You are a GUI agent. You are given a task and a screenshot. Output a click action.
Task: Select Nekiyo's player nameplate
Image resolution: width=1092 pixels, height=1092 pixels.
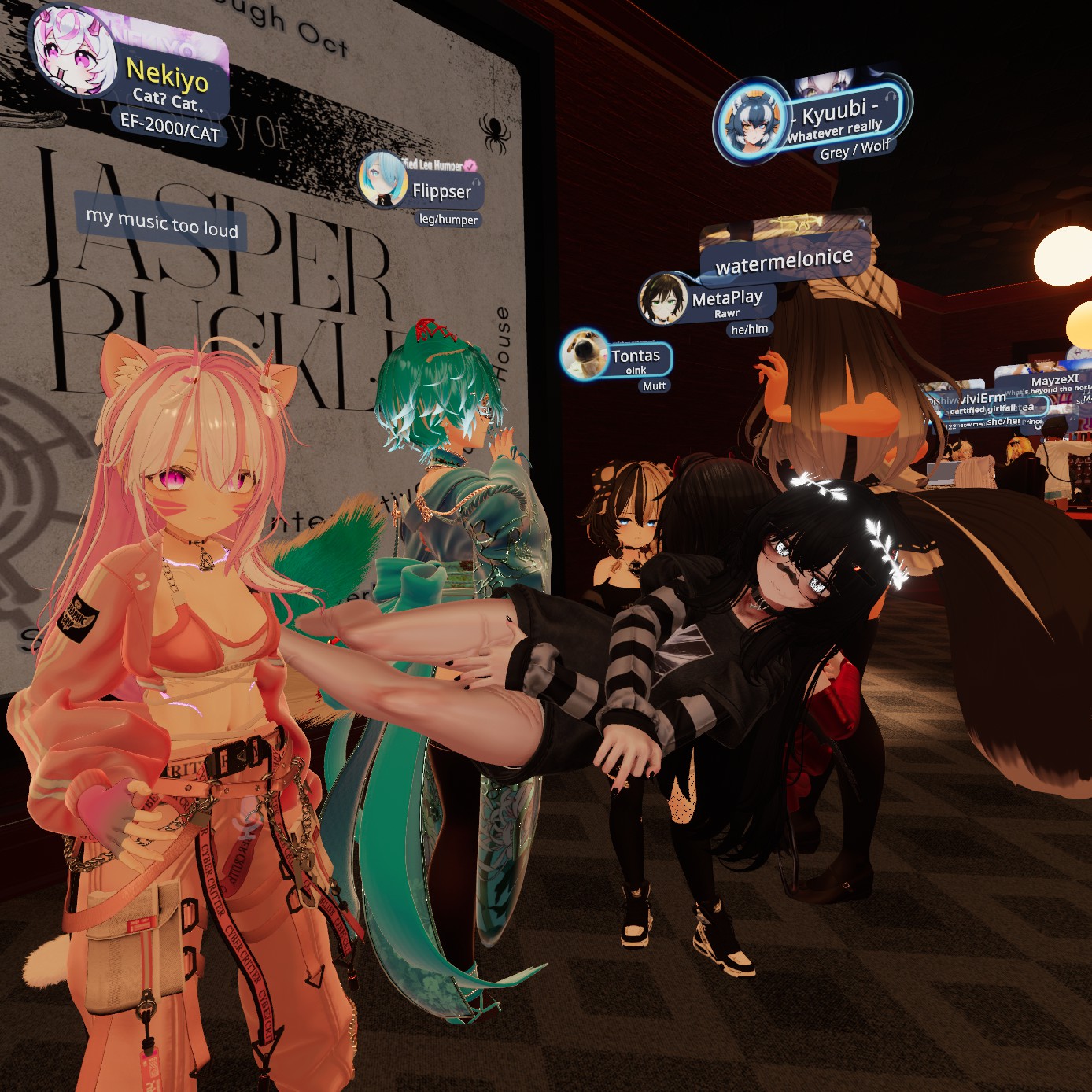[x=165, y=76]
